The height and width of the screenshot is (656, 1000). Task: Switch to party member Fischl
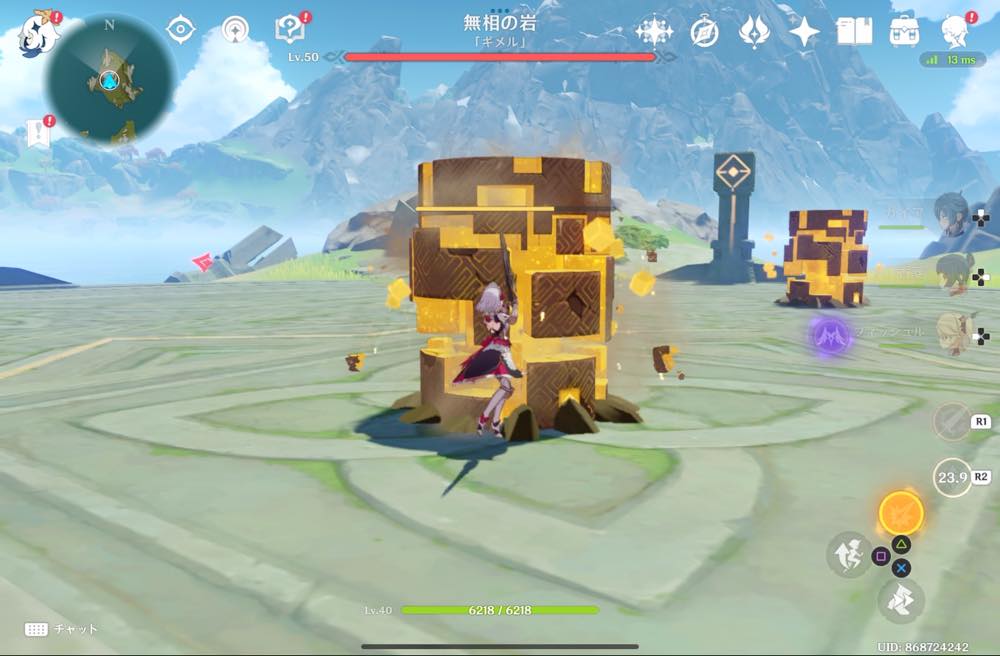click(948, 329)
